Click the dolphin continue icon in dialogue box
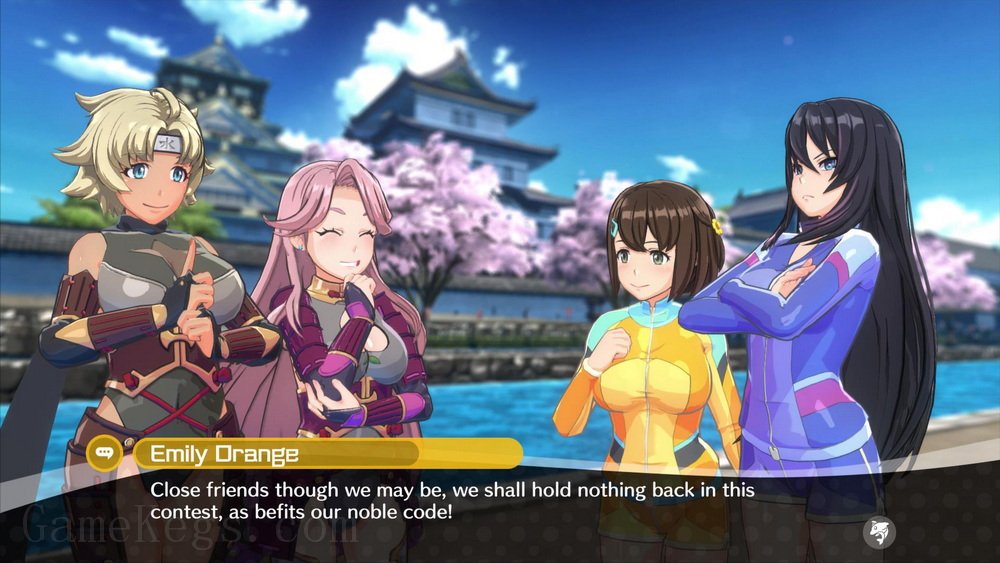Image resolution: width=1000 pixels, height=563 pixels. [x=879, y=531]
